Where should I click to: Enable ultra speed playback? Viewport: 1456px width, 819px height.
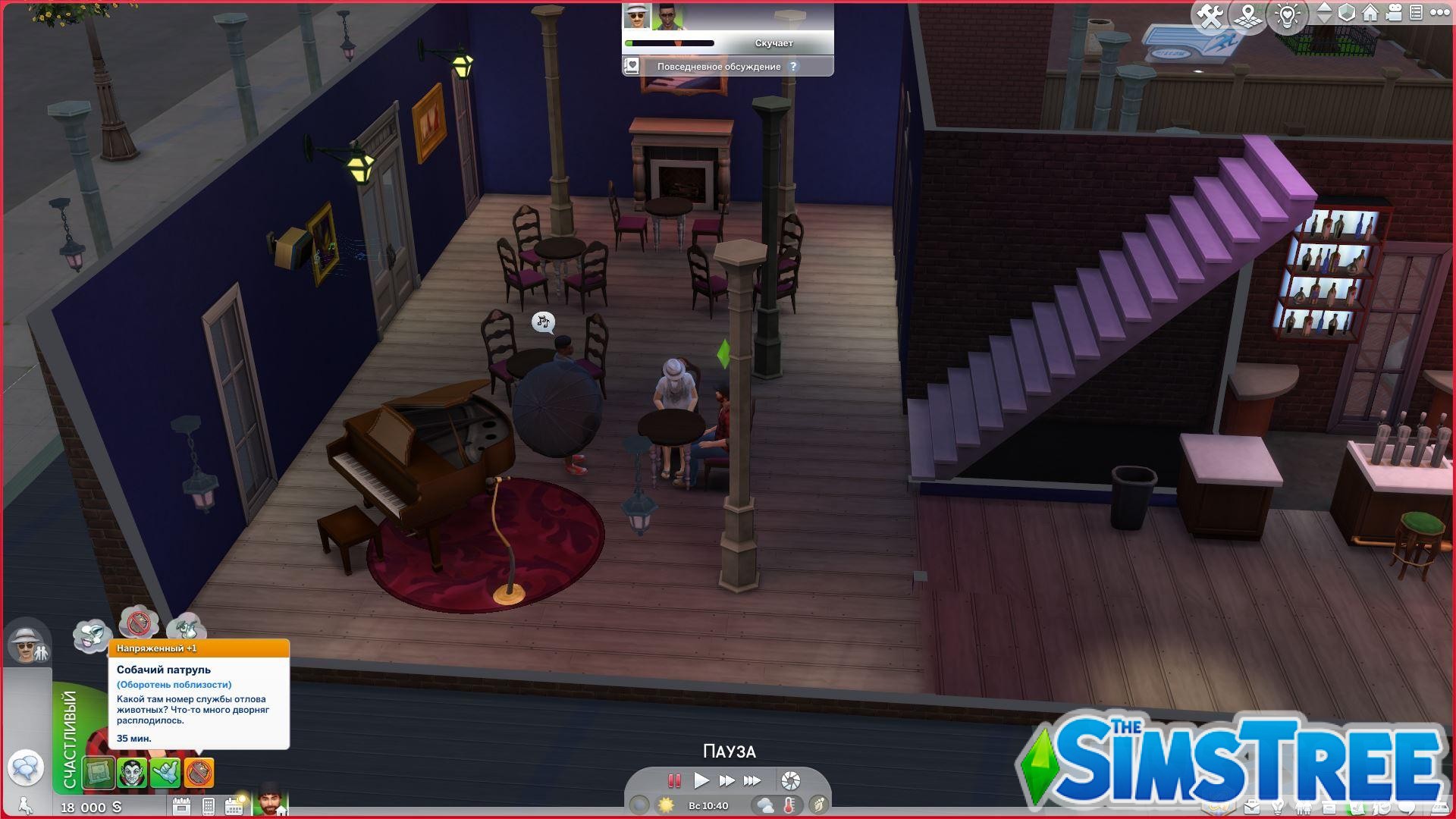point(751,780)
